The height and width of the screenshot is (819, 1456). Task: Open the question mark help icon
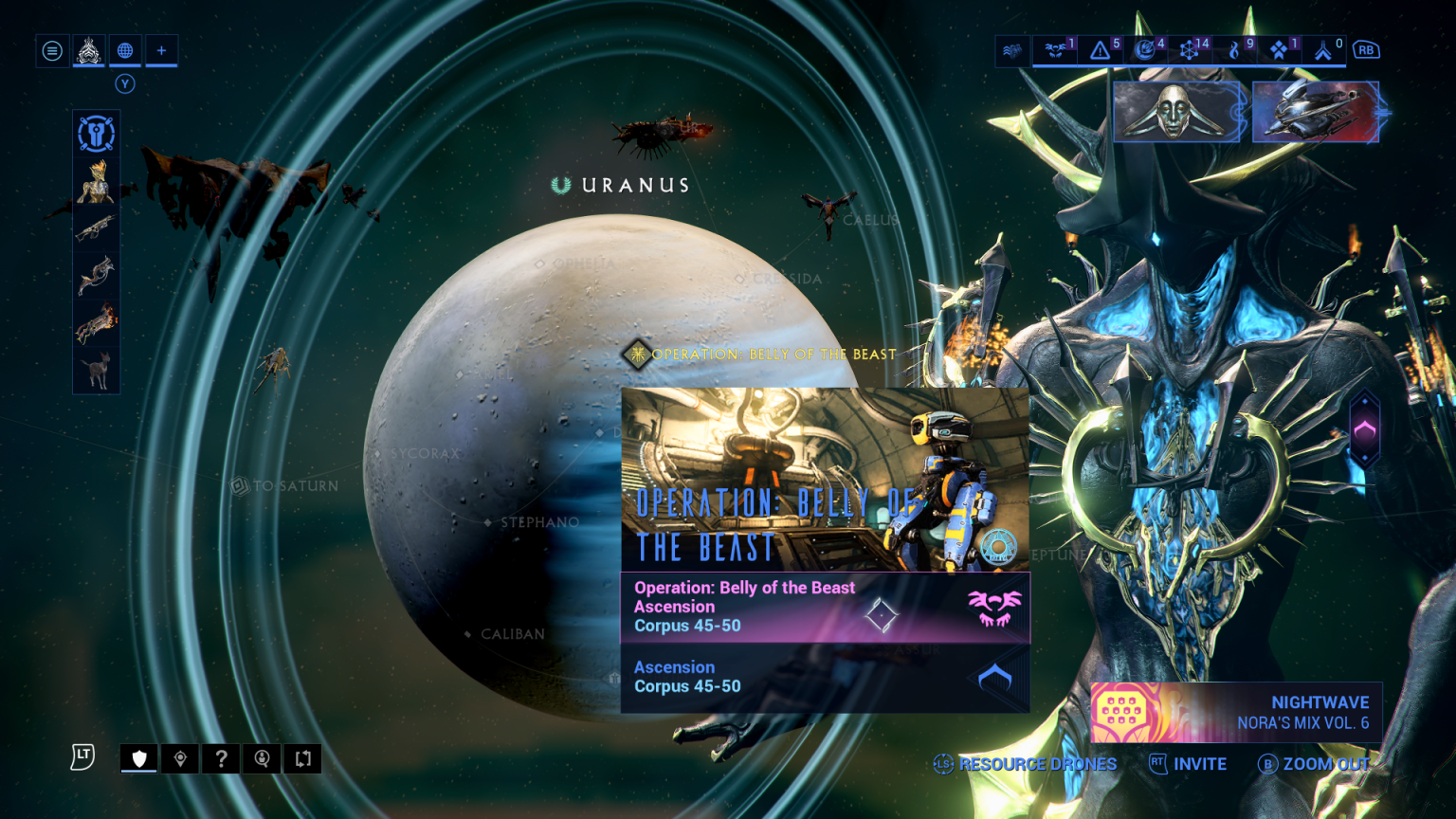[x=221, y=758]
